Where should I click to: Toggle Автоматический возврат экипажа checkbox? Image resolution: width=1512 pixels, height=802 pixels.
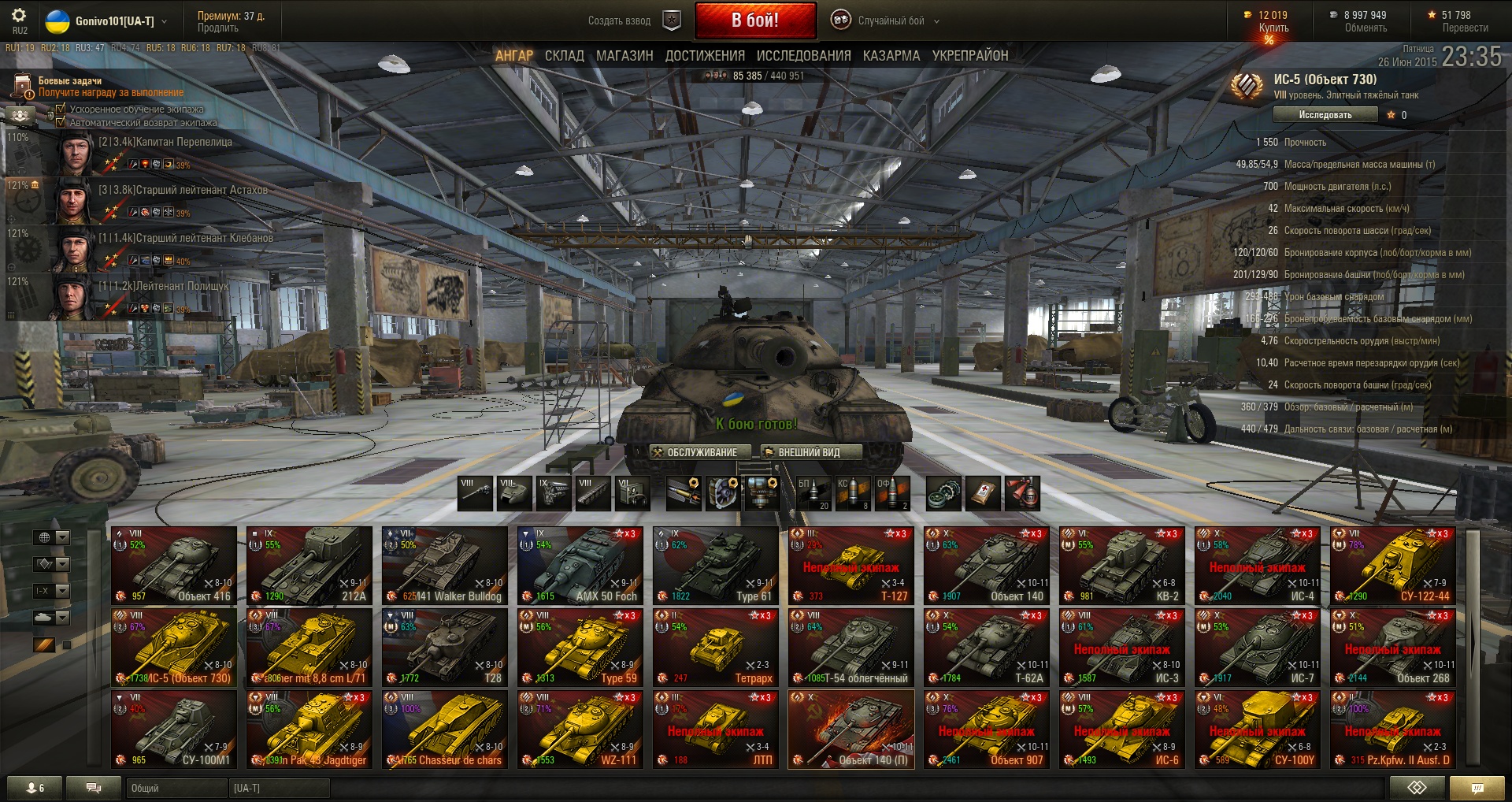click(x=61, y=122)
